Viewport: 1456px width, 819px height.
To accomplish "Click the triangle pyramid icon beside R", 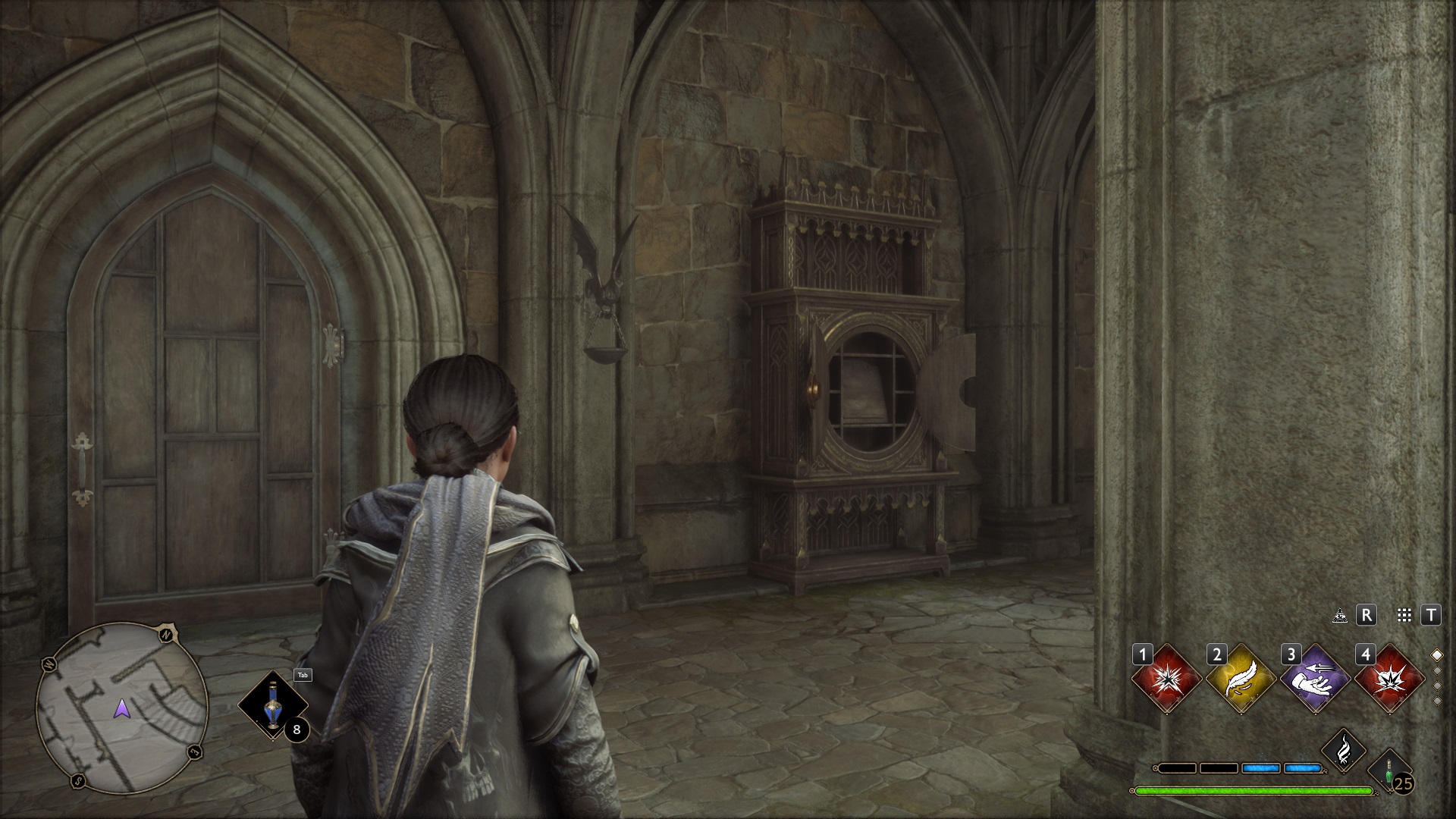I will [1340, 616].
